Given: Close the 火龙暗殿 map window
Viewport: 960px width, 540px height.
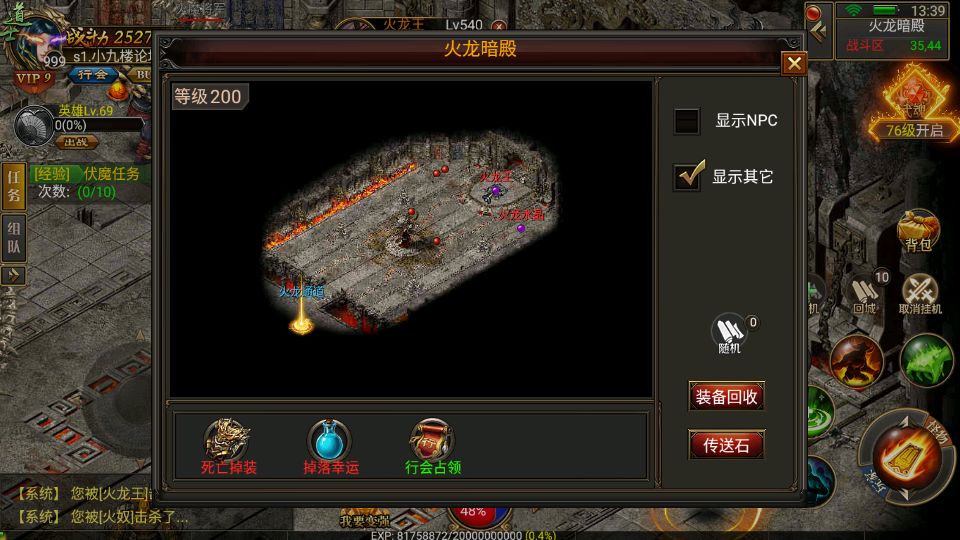Looking at the screenshot, I should pos(794,64).
